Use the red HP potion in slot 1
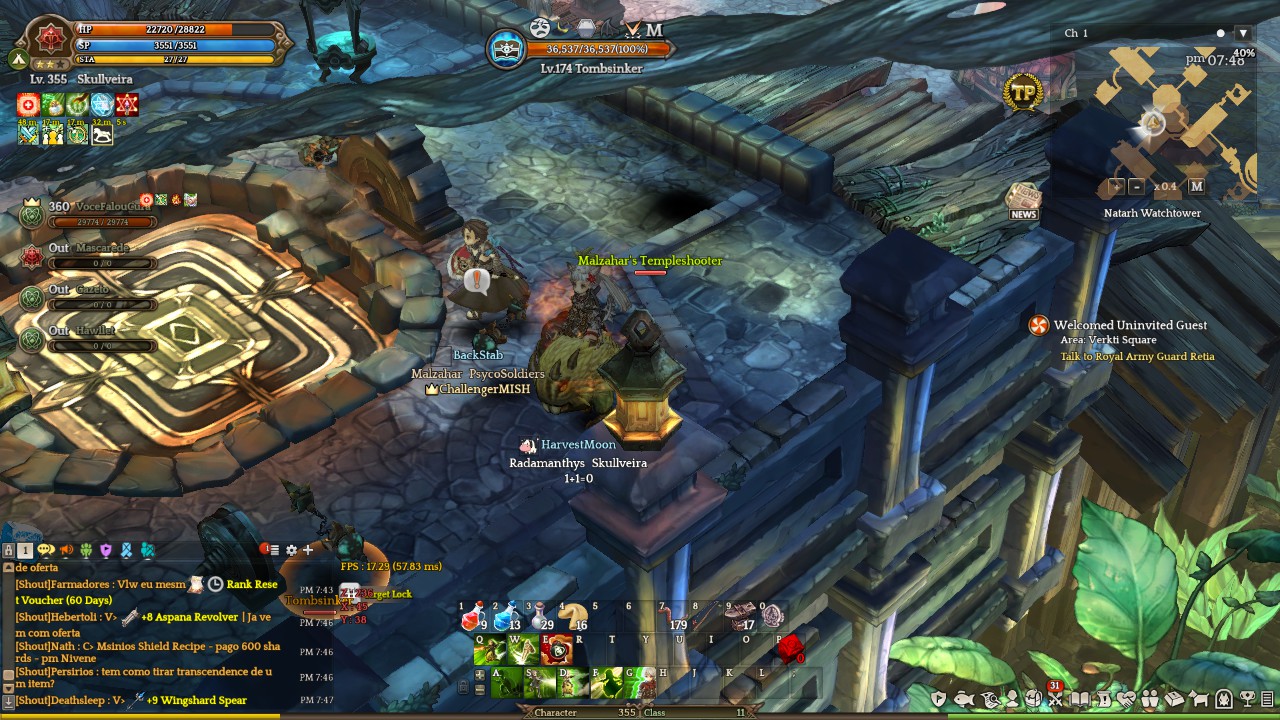The image size is (1280, 720). point(473,619)
